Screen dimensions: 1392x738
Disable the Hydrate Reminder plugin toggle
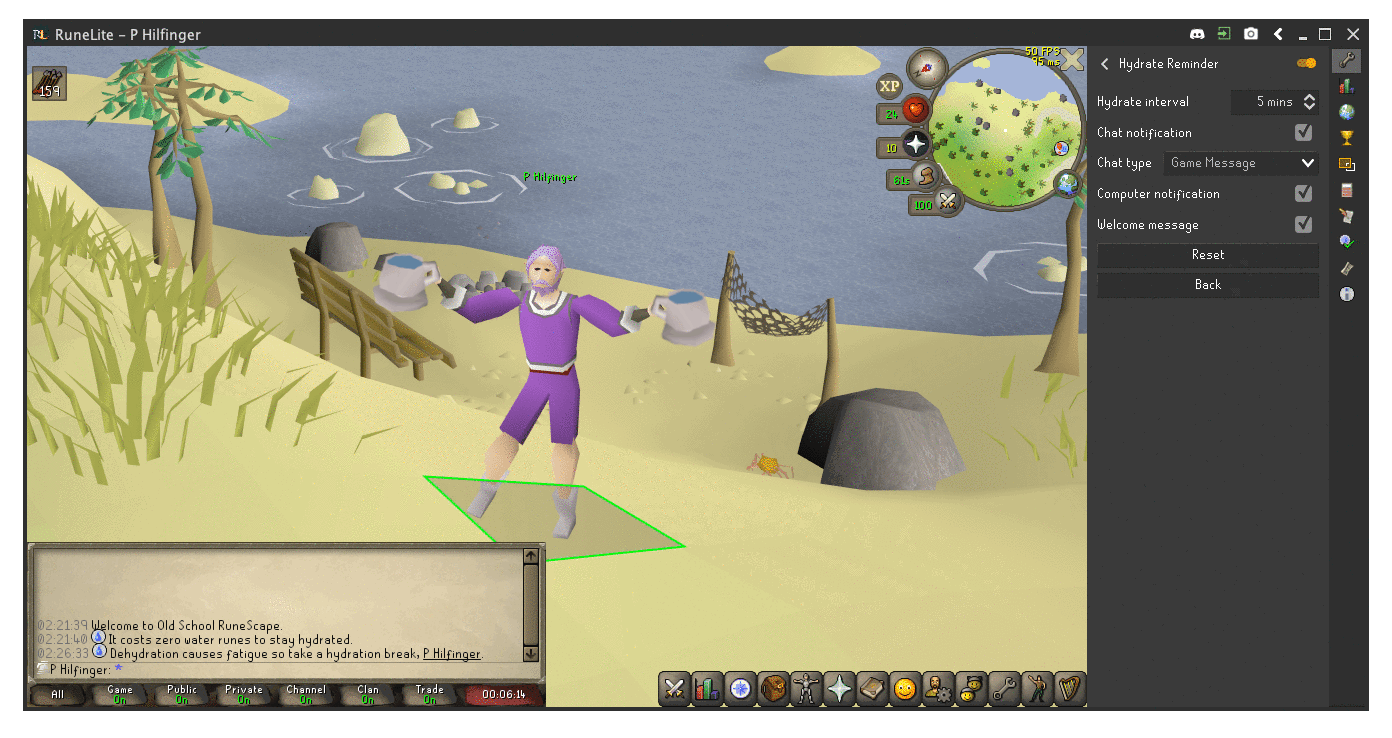pyautogui.click(x=1306, y=63)
